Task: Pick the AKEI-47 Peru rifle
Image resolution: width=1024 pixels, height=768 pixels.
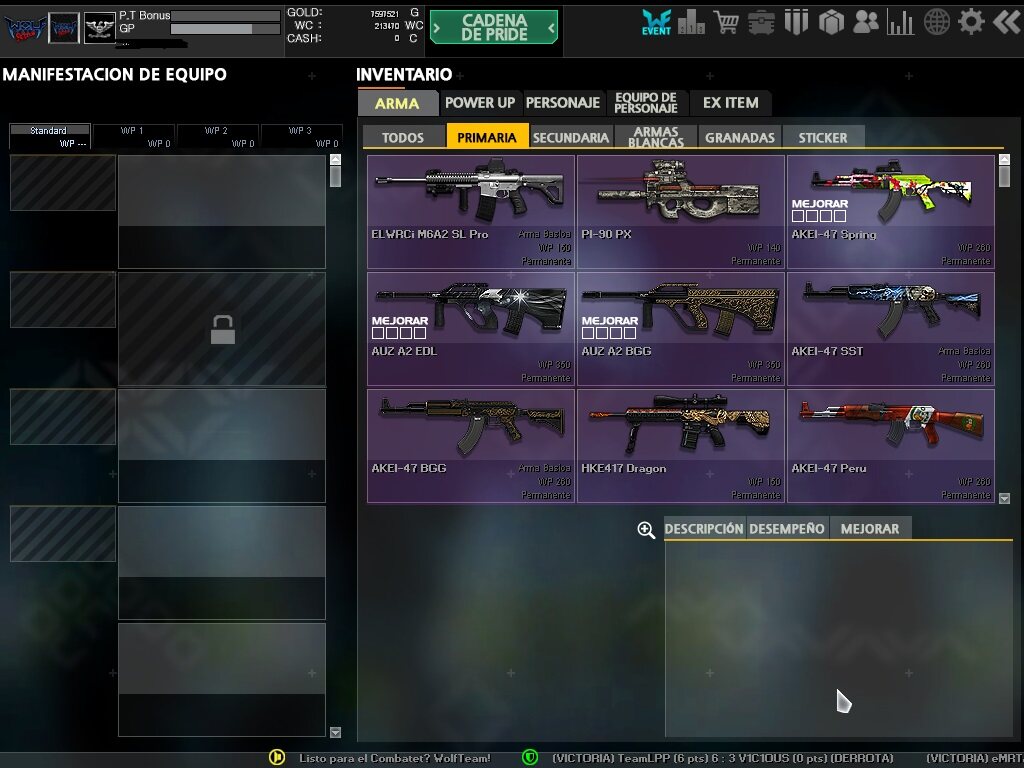Action: (x=890, y=445)
